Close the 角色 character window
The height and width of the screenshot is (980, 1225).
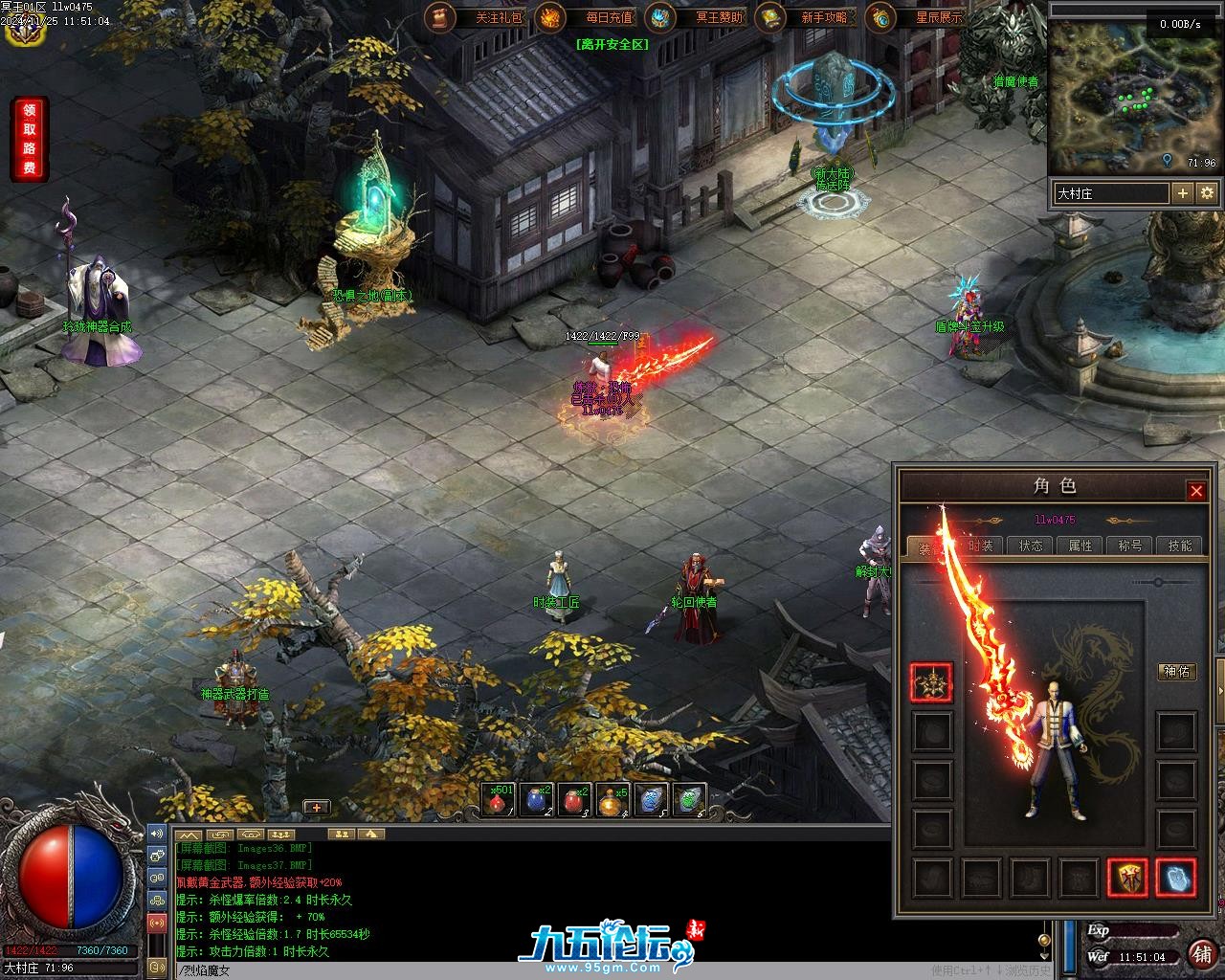pyautogui.click(x=1196, y=491)
